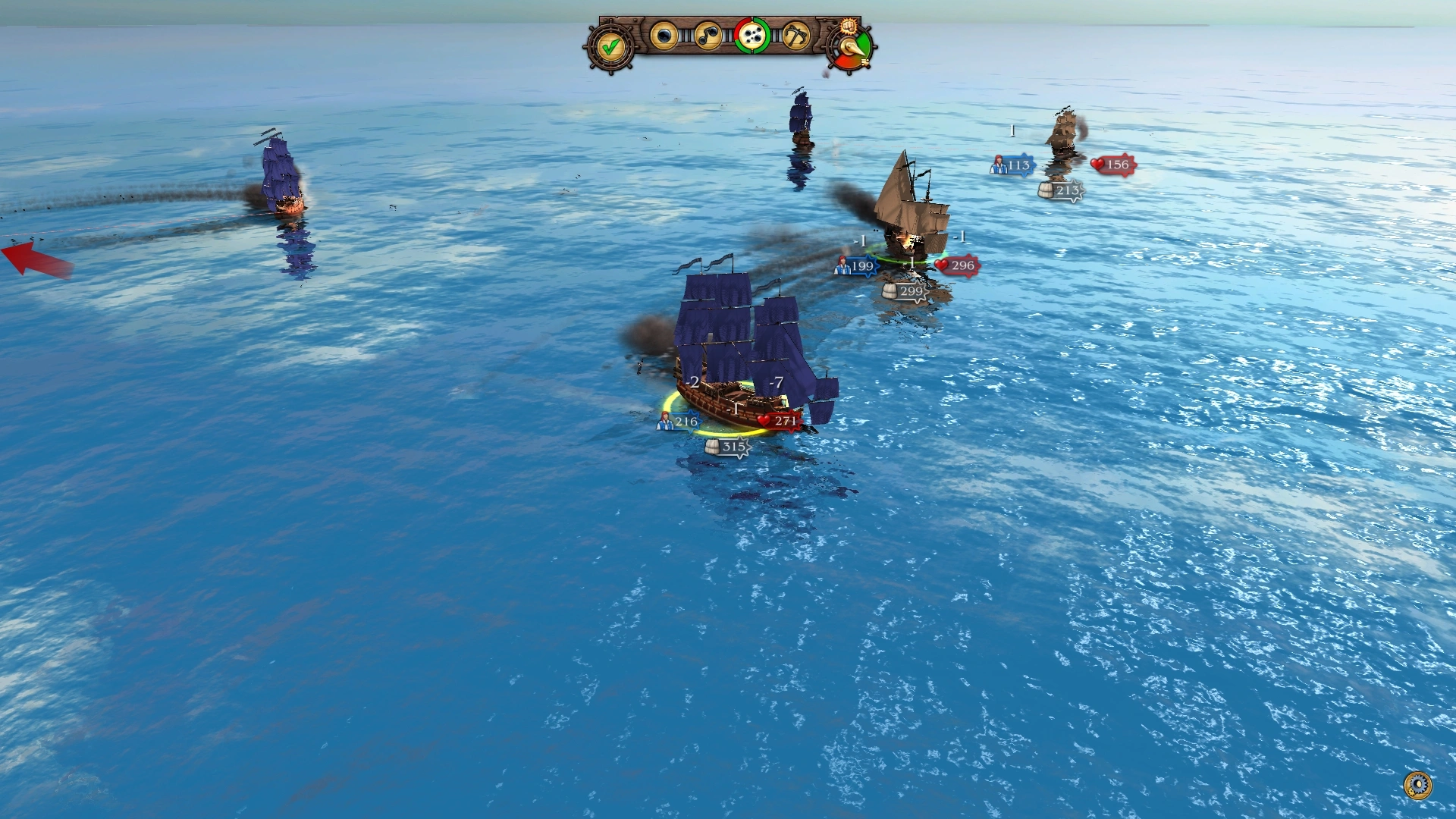
Task: Select the round cannonball ammunition
Action: coord(664,36)
